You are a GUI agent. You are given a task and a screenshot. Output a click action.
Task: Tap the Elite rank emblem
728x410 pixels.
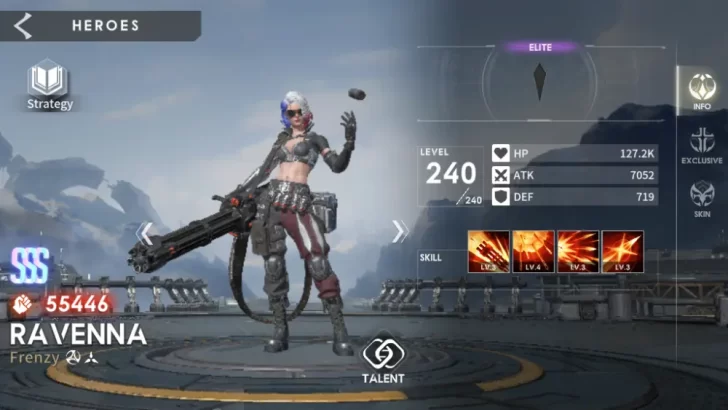540,80
